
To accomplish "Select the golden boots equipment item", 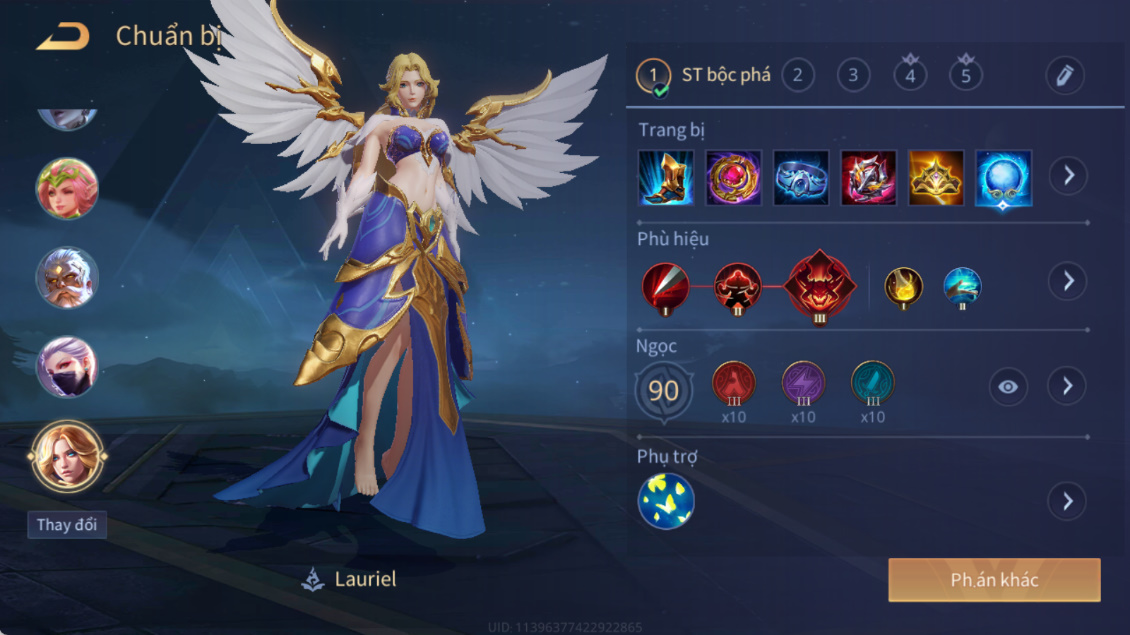I will (x=666, y=178).
